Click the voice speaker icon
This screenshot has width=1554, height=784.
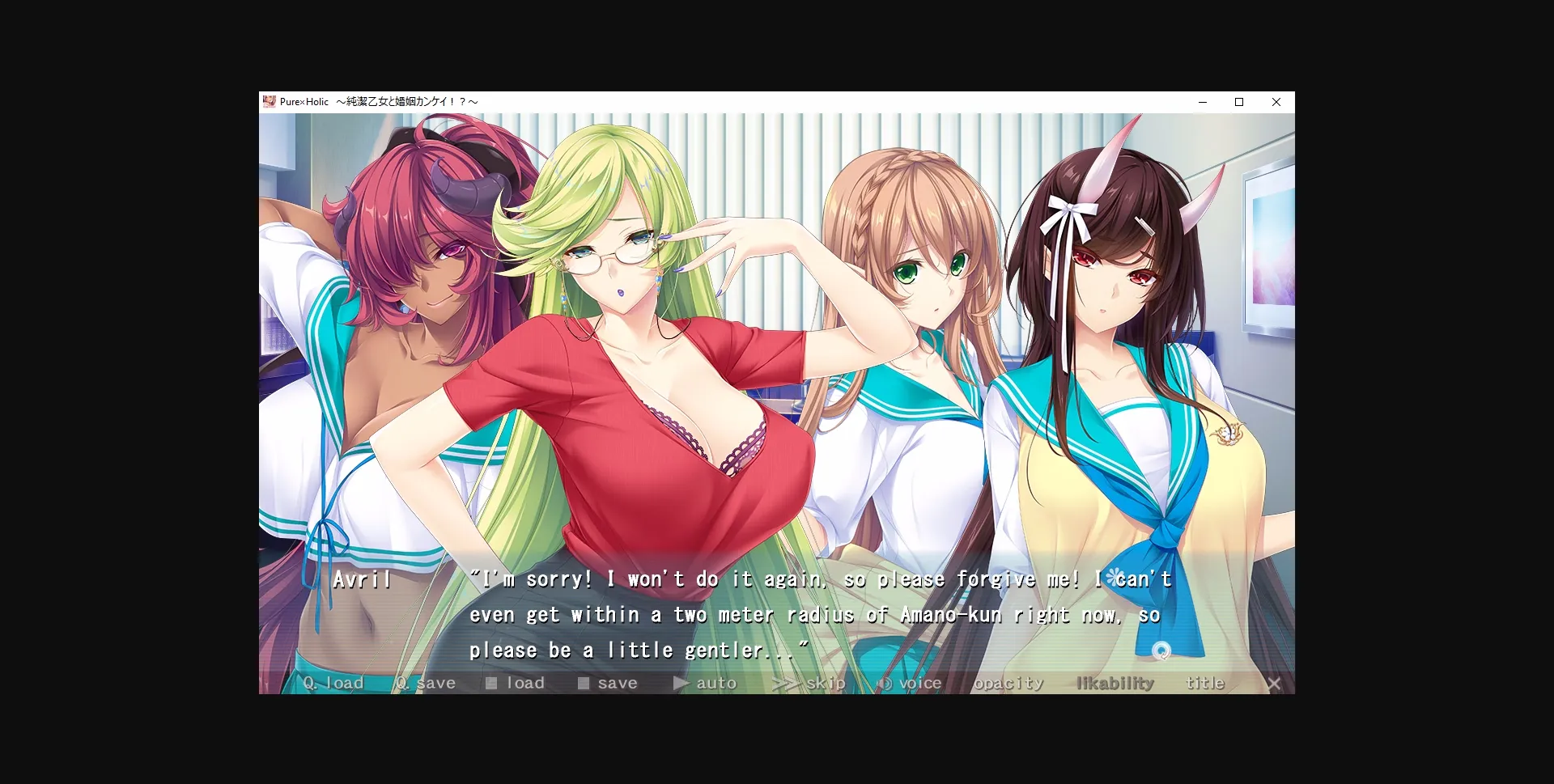tap(885, 682)
